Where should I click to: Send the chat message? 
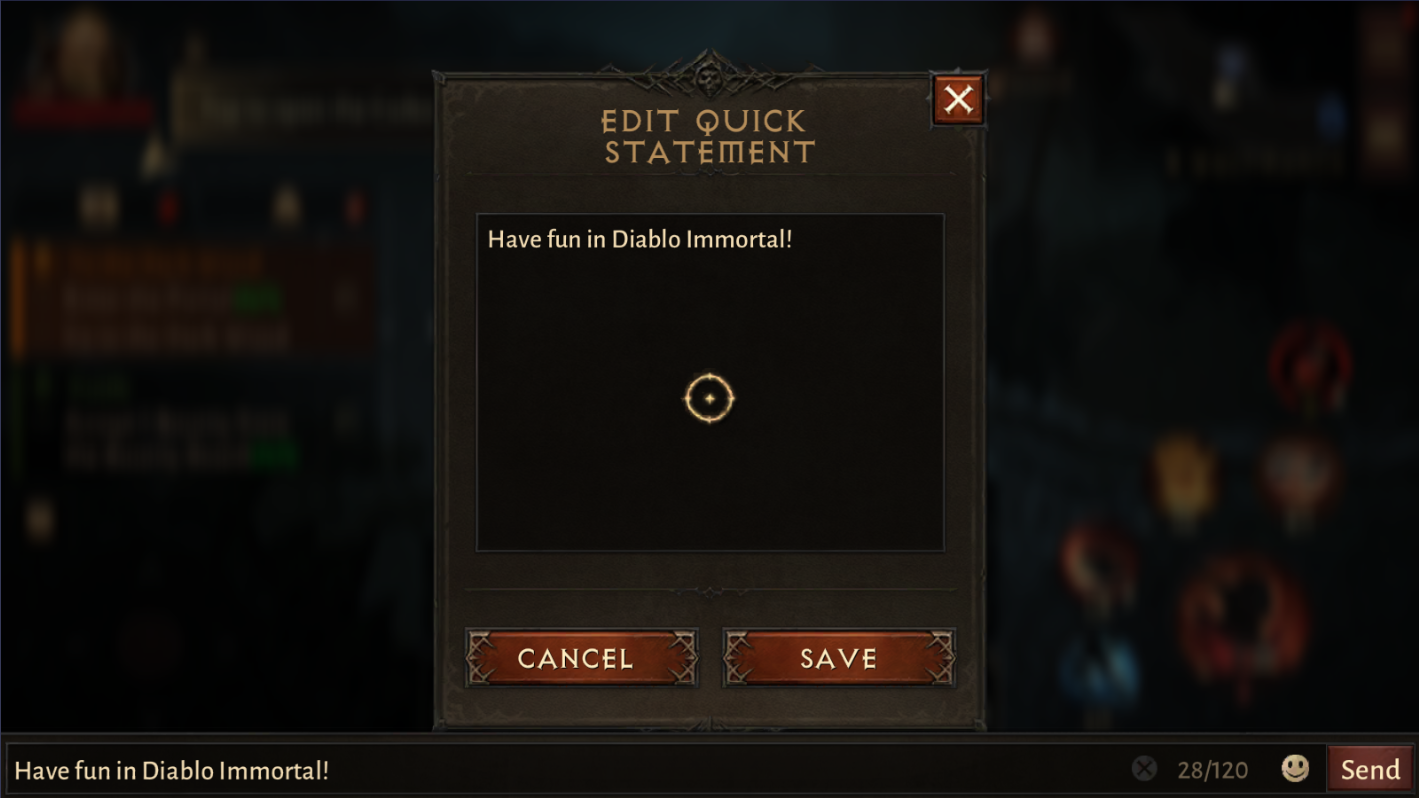click(x=1372, y=769)
